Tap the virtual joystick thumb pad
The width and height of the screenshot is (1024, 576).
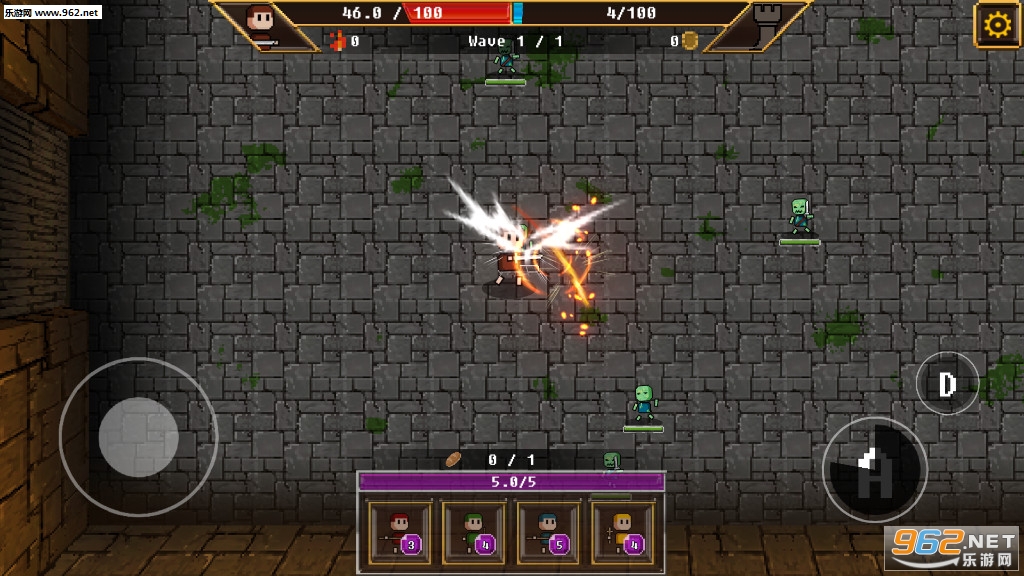coord(138,437)
